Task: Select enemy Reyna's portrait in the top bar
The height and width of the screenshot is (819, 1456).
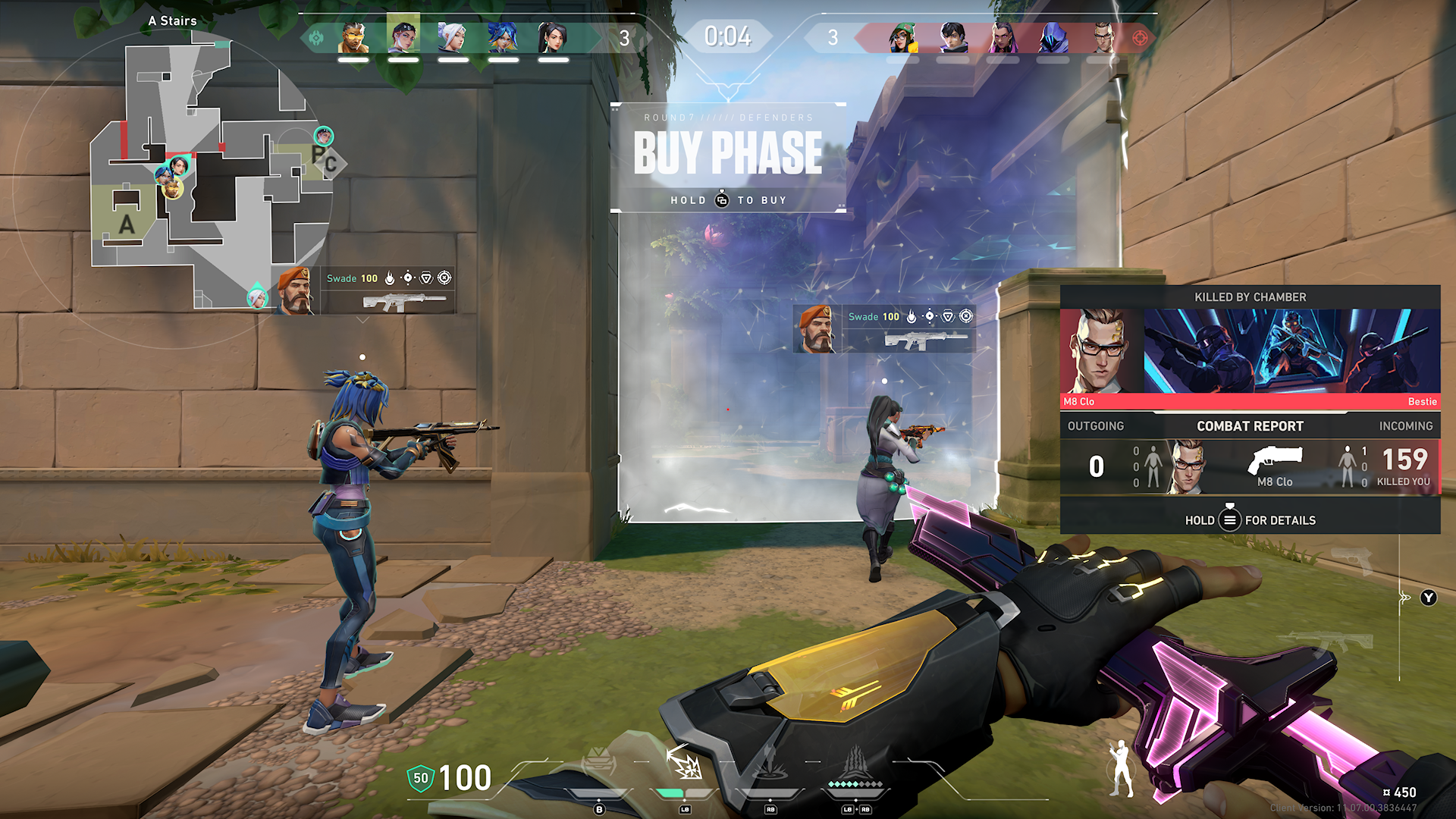Action: pos(1003,36)
